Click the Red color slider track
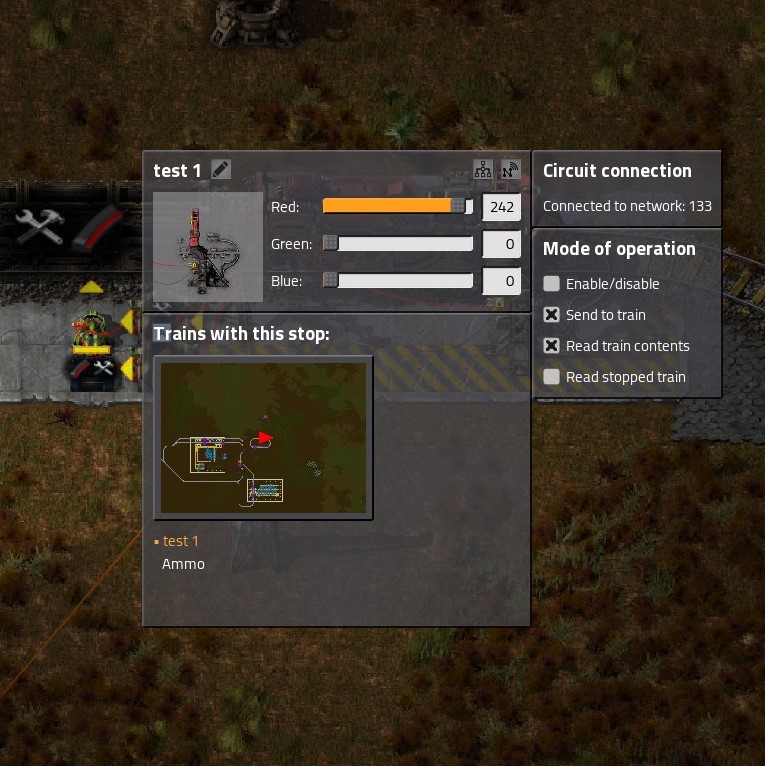The image size is (765, 766). pyautogui.click(x=398, y=206)
